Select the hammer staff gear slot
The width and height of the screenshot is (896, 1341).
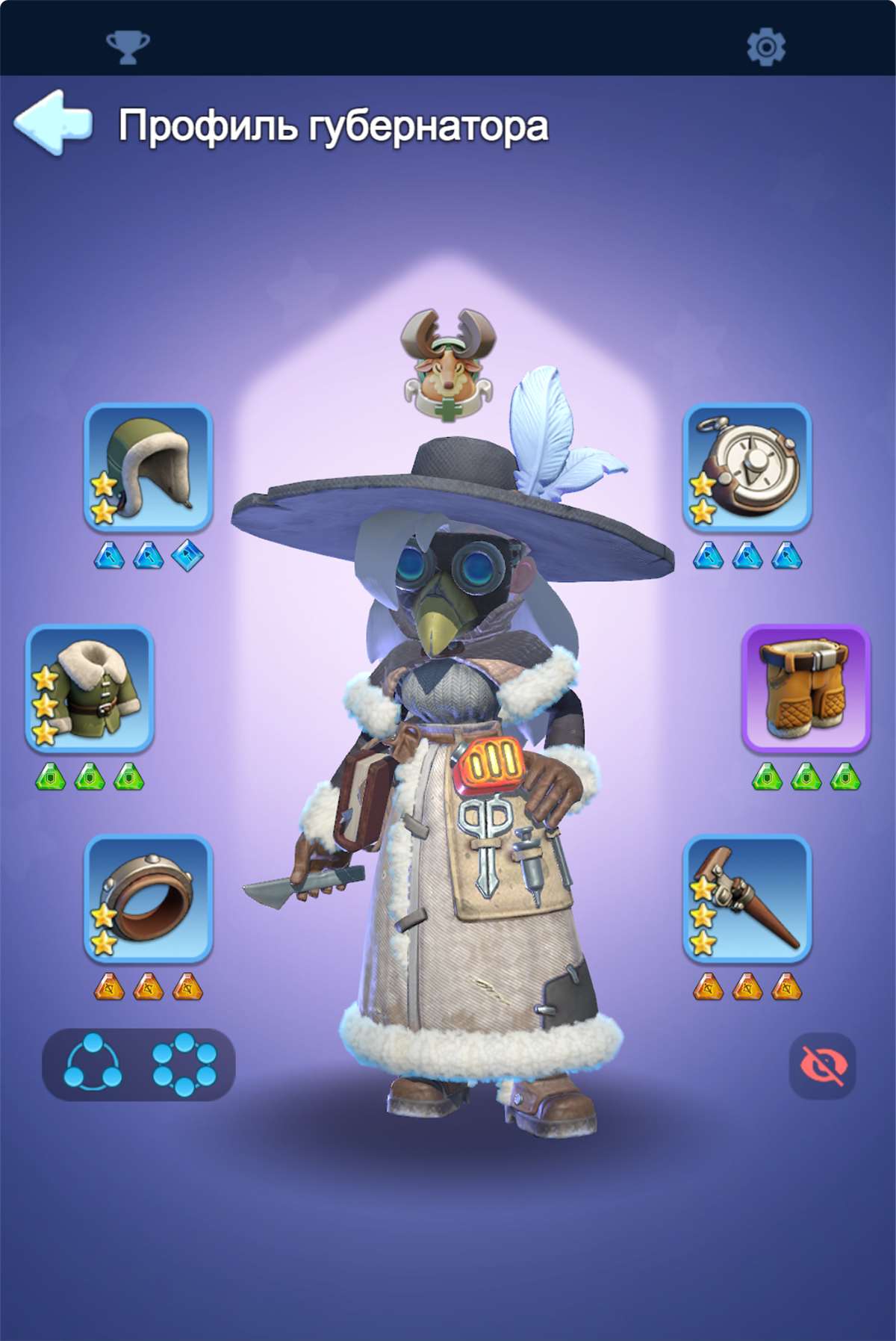click(x=747, y=898)
